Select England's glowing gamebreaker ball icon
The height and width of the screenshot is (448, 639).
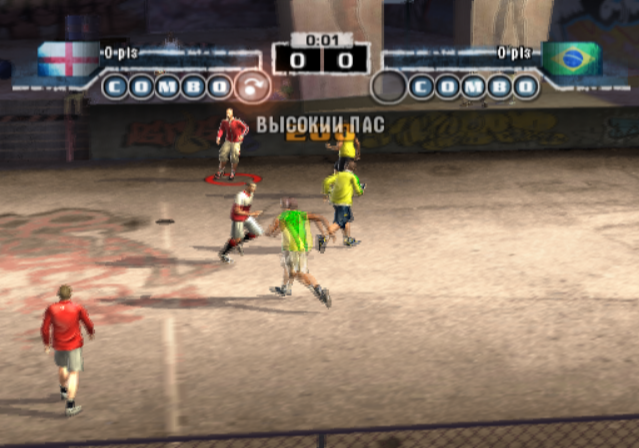point(253,87)
